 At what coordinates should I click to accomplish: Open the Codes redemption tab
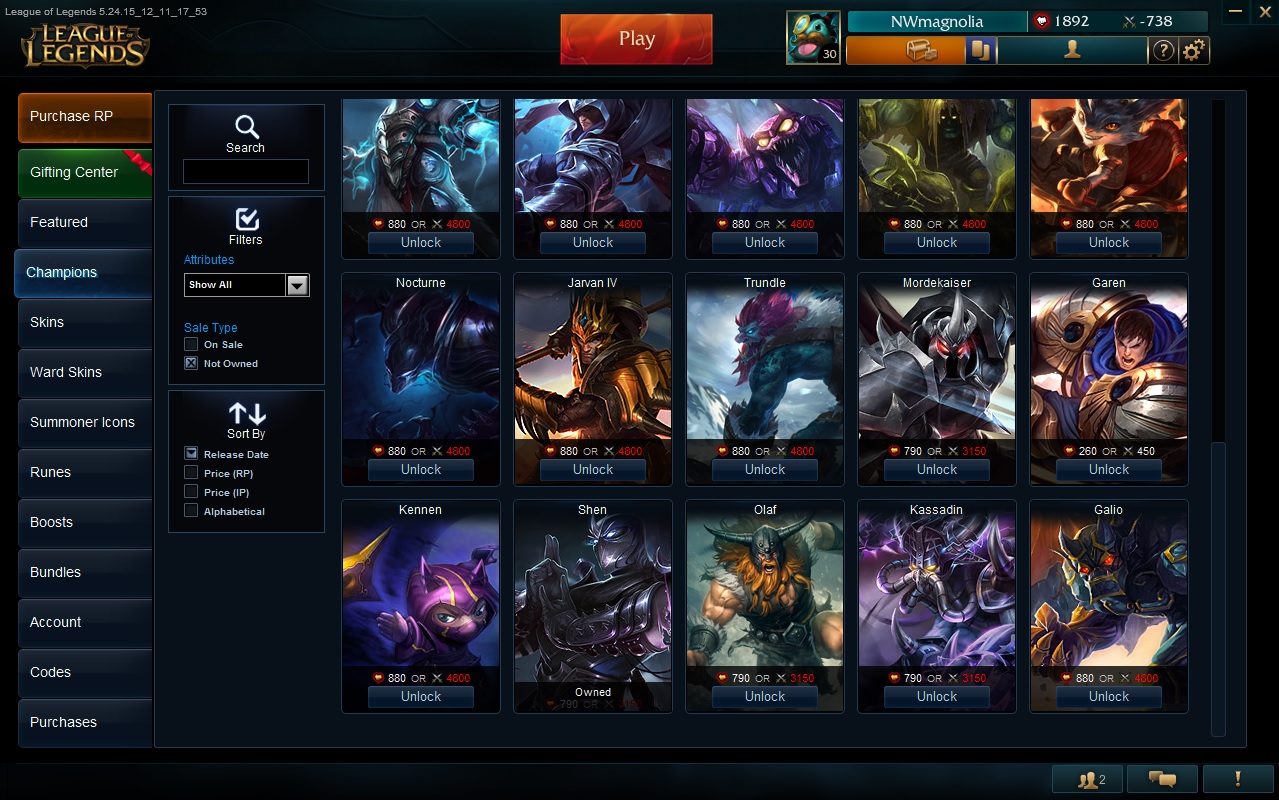(85, 672)
